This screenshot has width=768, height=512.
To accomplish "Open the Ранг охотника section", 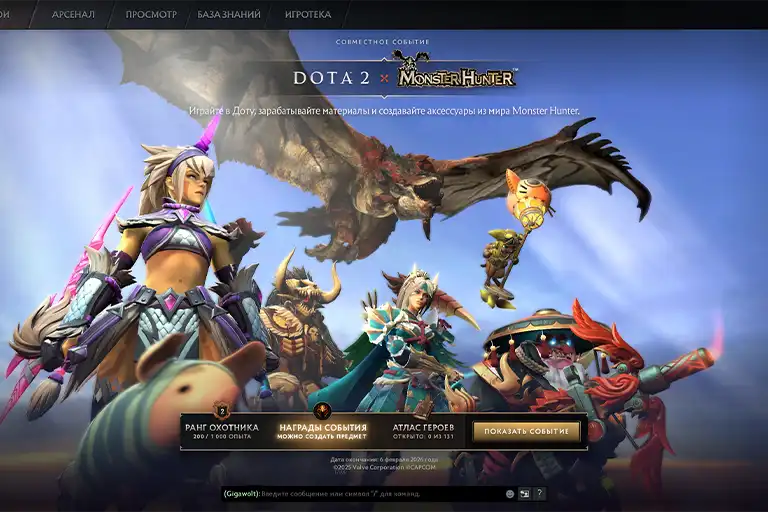I will pos(222,432).
